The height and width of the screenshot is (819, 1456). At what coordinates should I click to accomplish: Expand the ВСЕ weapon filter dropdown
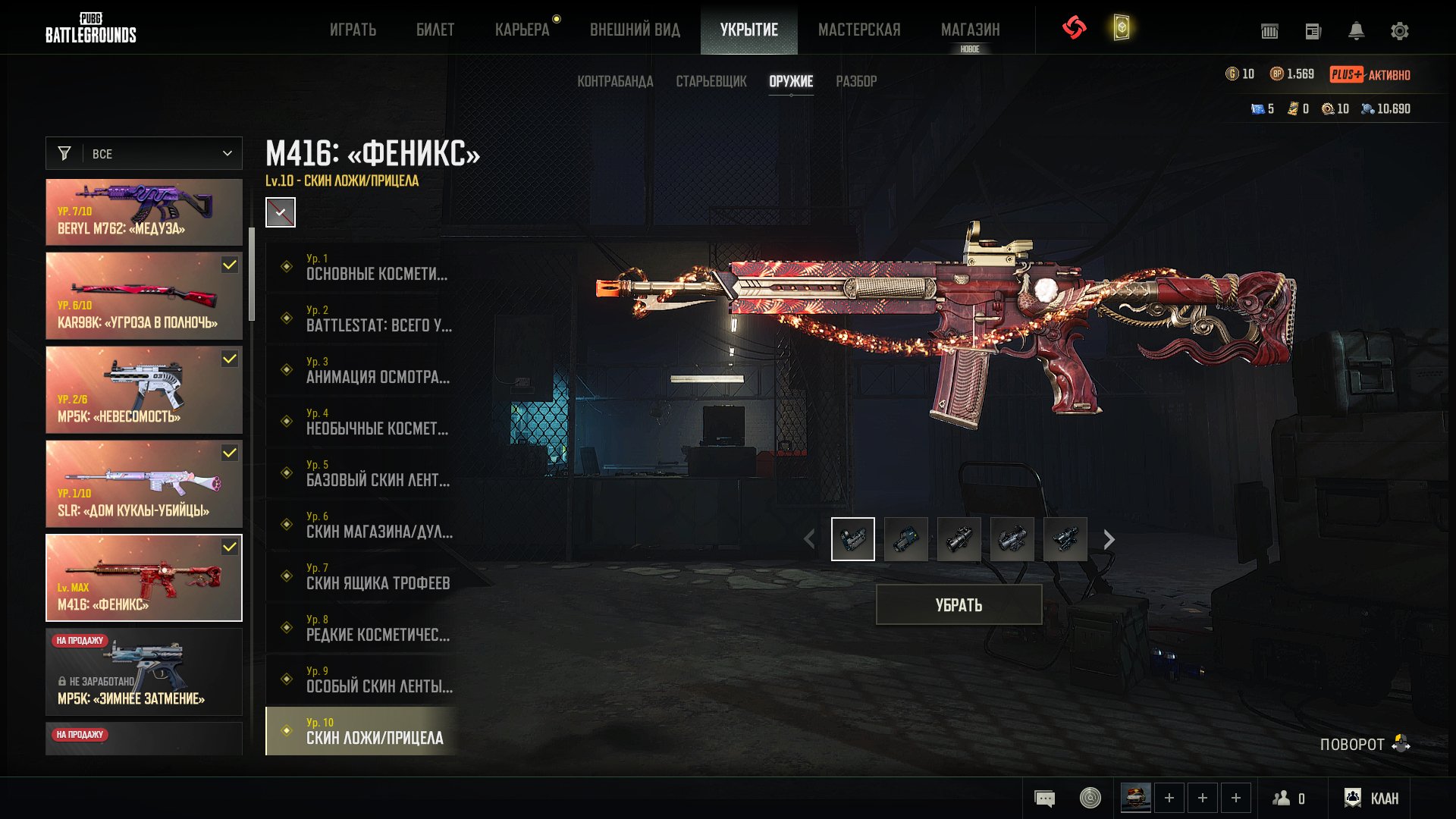point(144,153)
